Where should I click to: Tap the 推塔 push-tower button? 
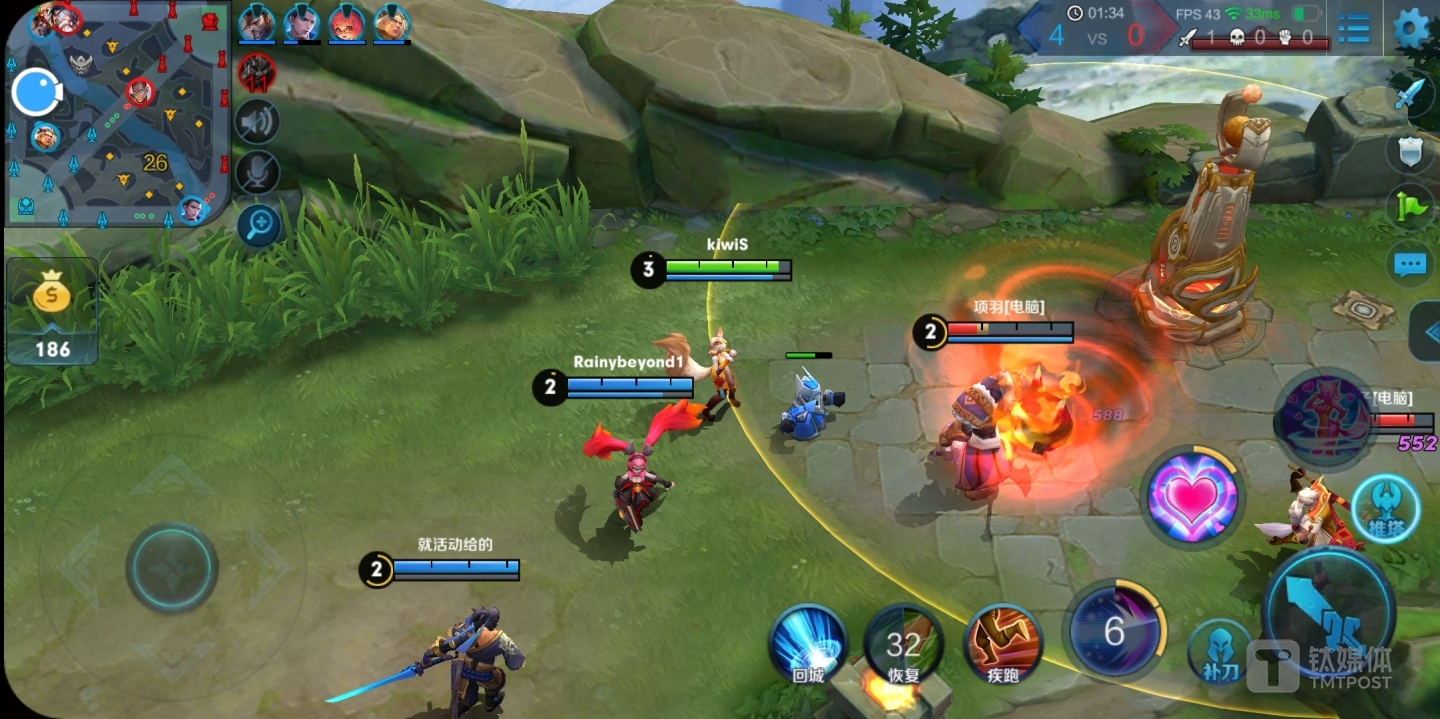point(1385,509)
